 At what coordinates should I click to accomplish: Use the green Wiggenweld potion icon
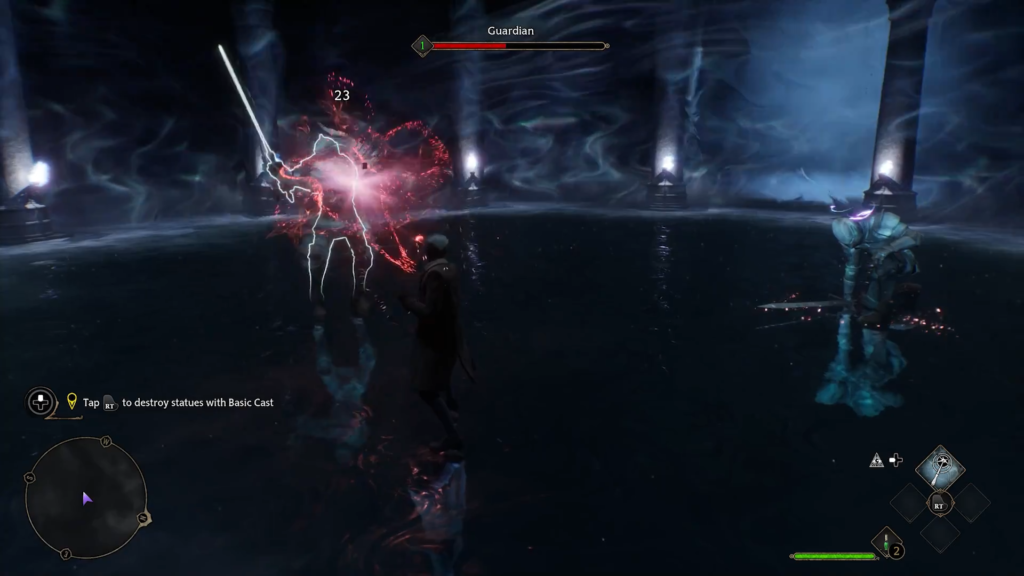pos(886,543)
